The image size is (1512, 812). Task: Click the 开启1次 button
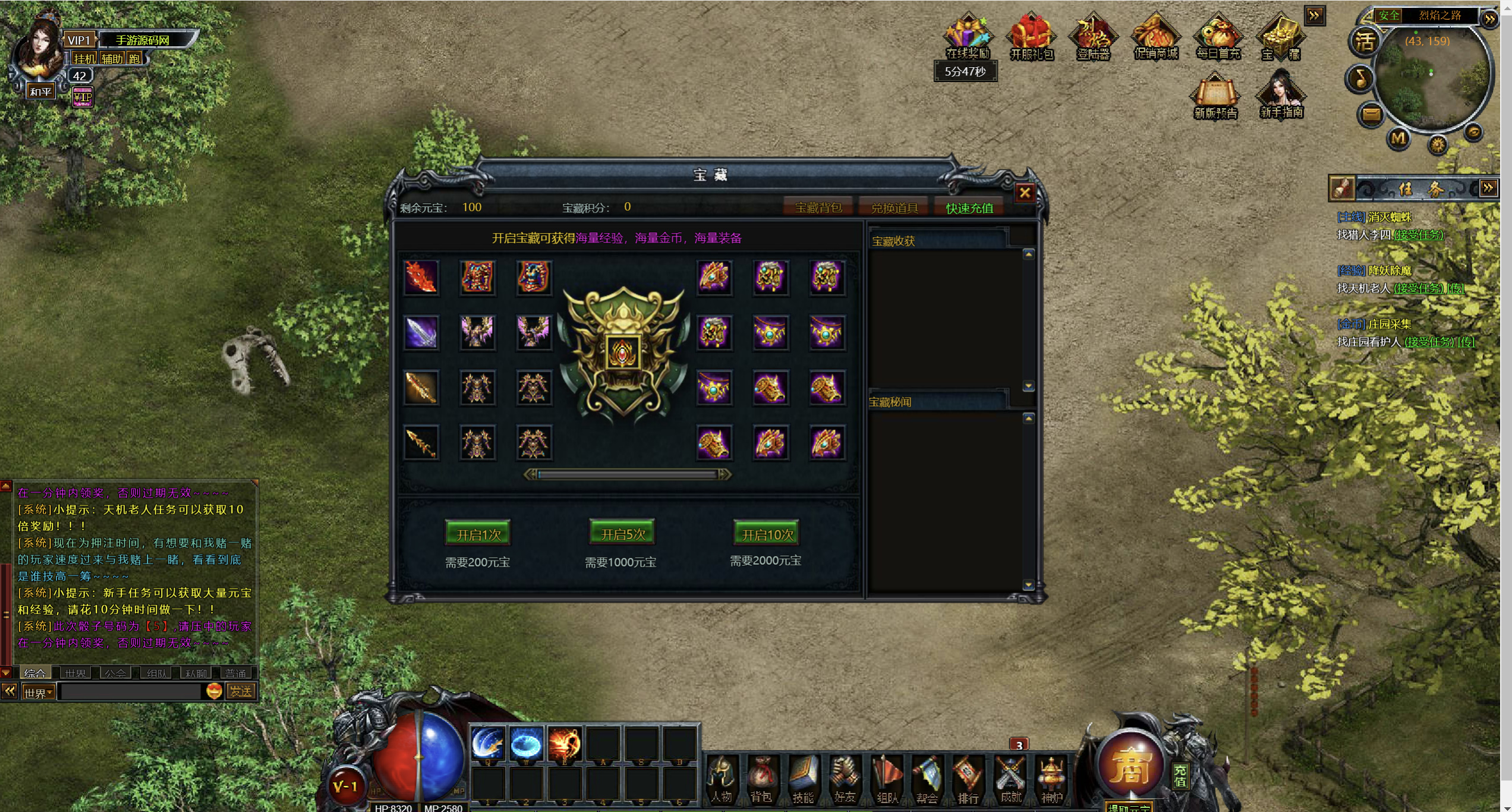(478, 534)
